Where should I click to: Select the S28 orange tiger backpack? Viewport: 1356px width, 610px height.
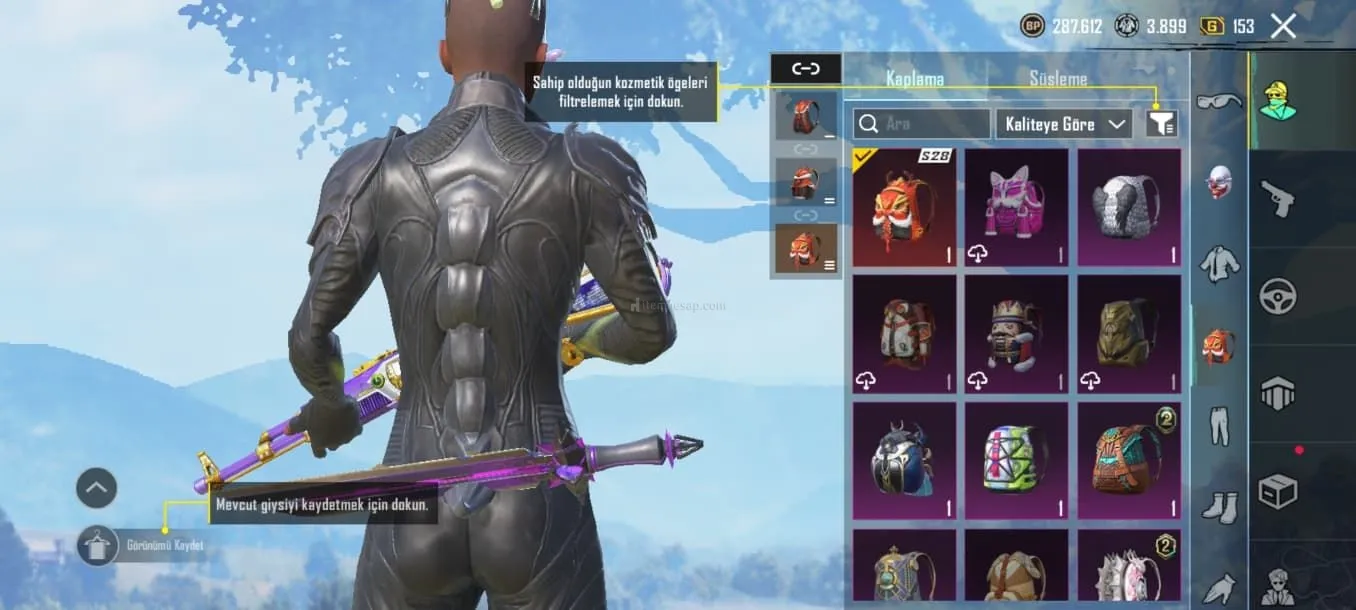(904, 207)
